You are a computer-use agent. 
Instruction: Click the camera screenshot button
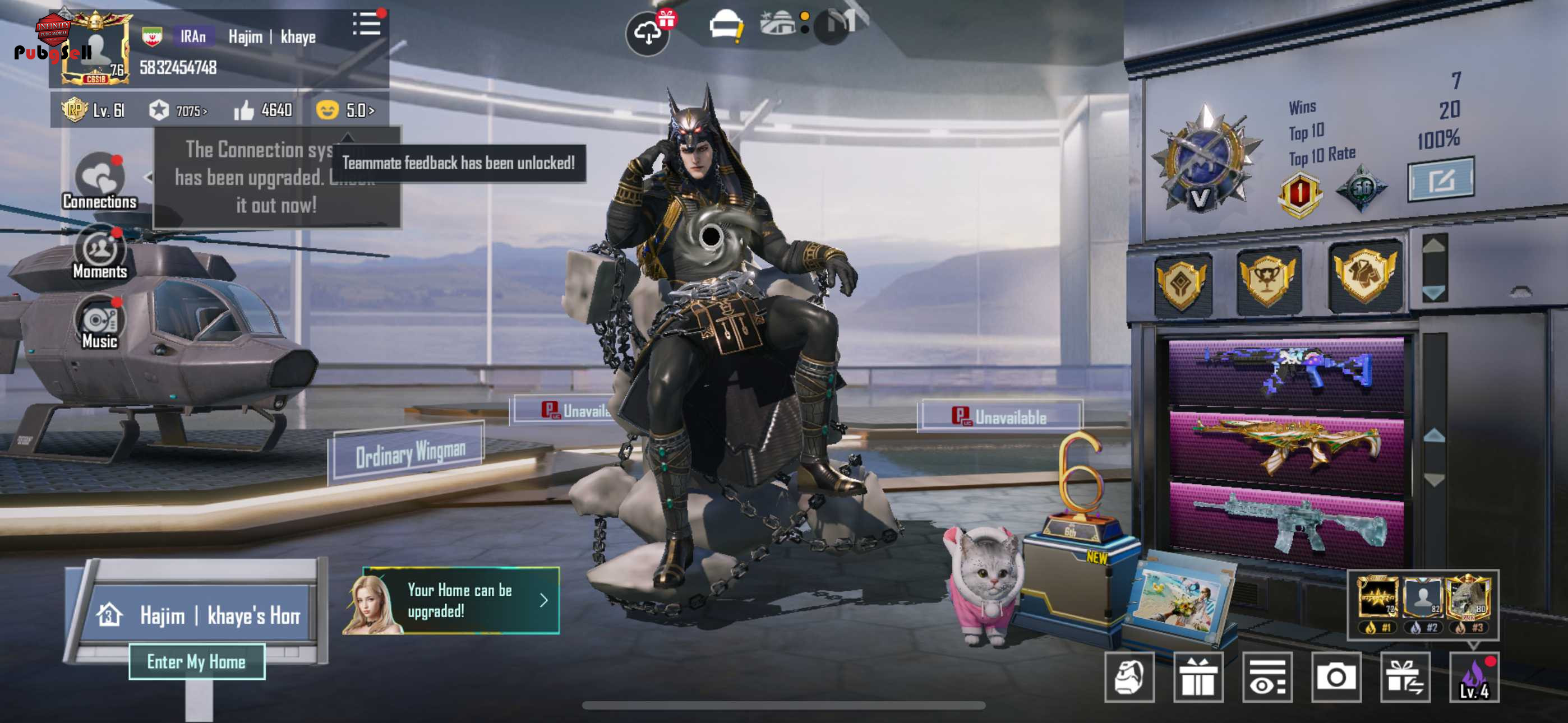tap(1335, 678)
